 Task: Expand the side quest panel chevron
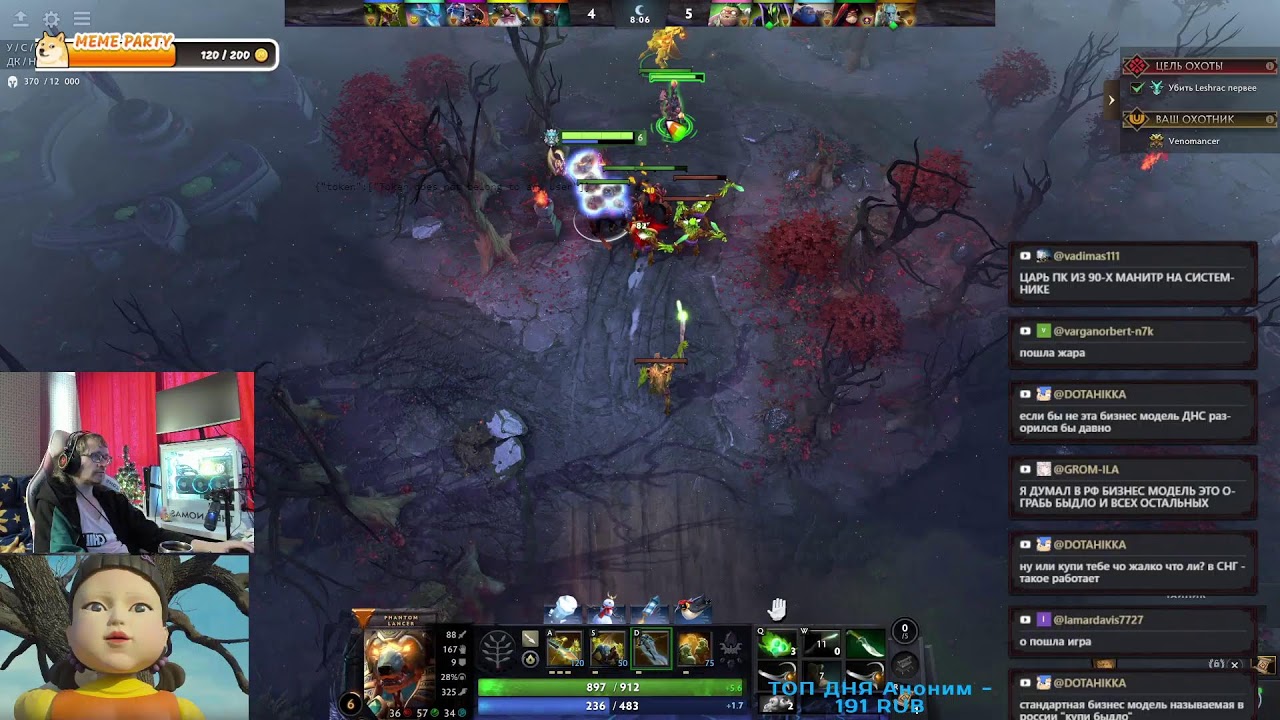[1111, 99]
